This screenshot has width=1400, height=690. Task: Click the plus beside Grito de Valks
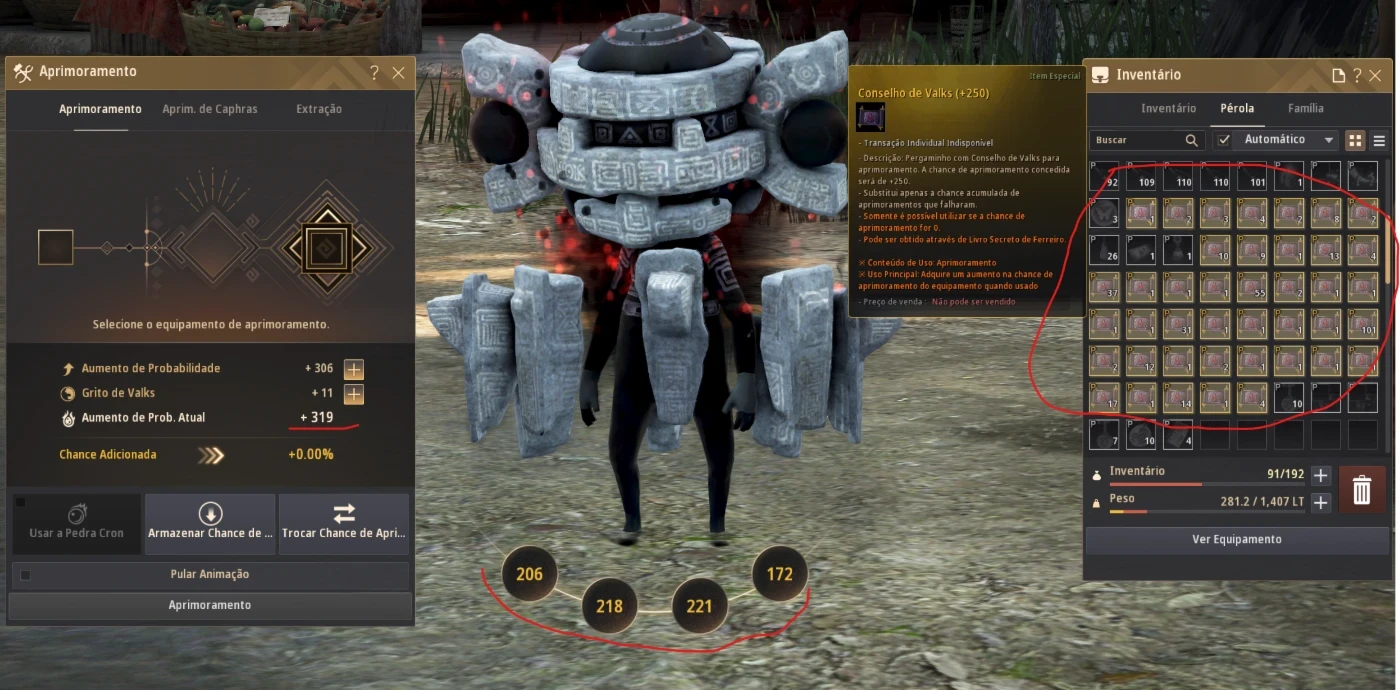pyautogui.click(x=353, y=394)
